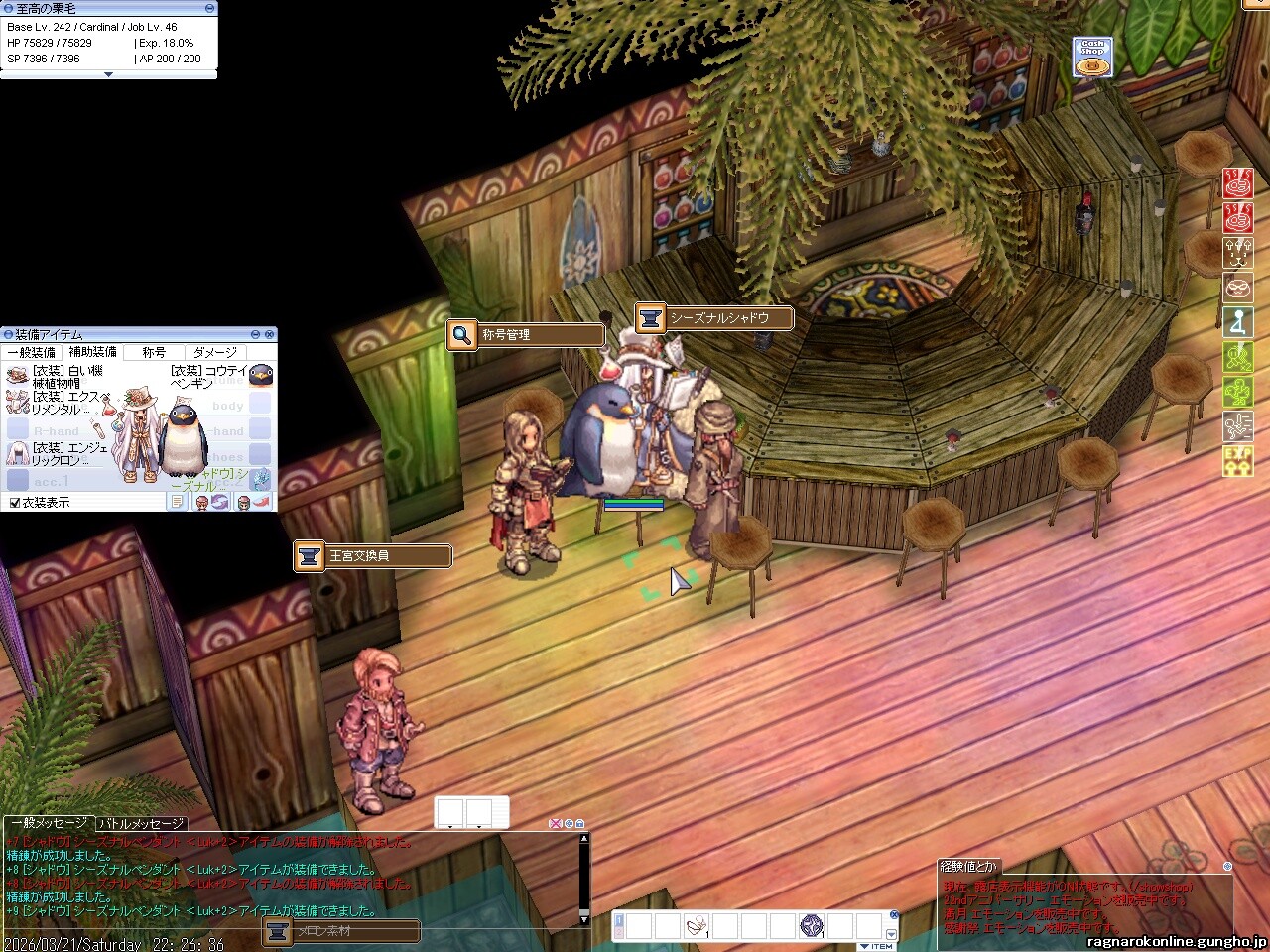Toggle the 衣装表示 costume display checkbox
The image size is (1270, 952).
pos(15,503)
